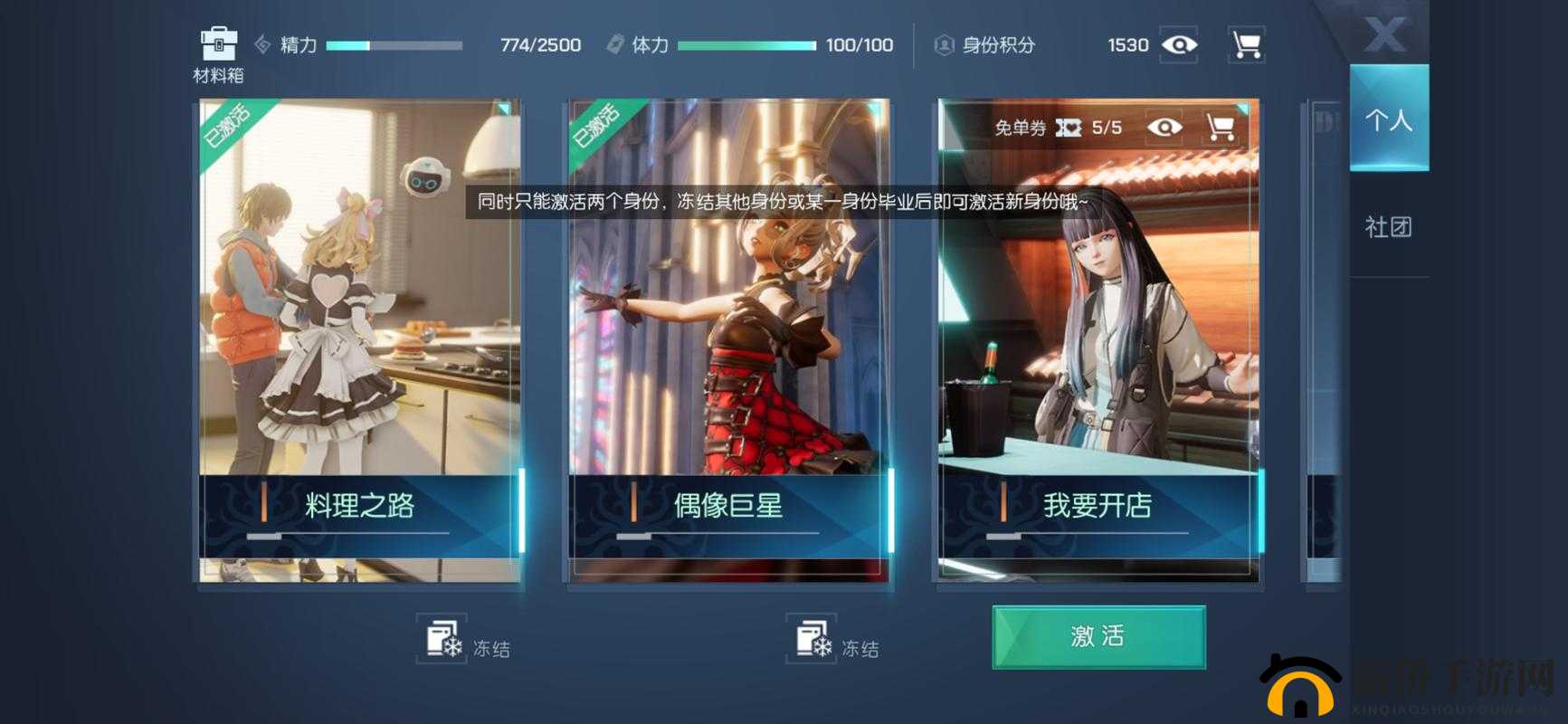Open the 材料箱 material box icon

click(x=217, y=40)
